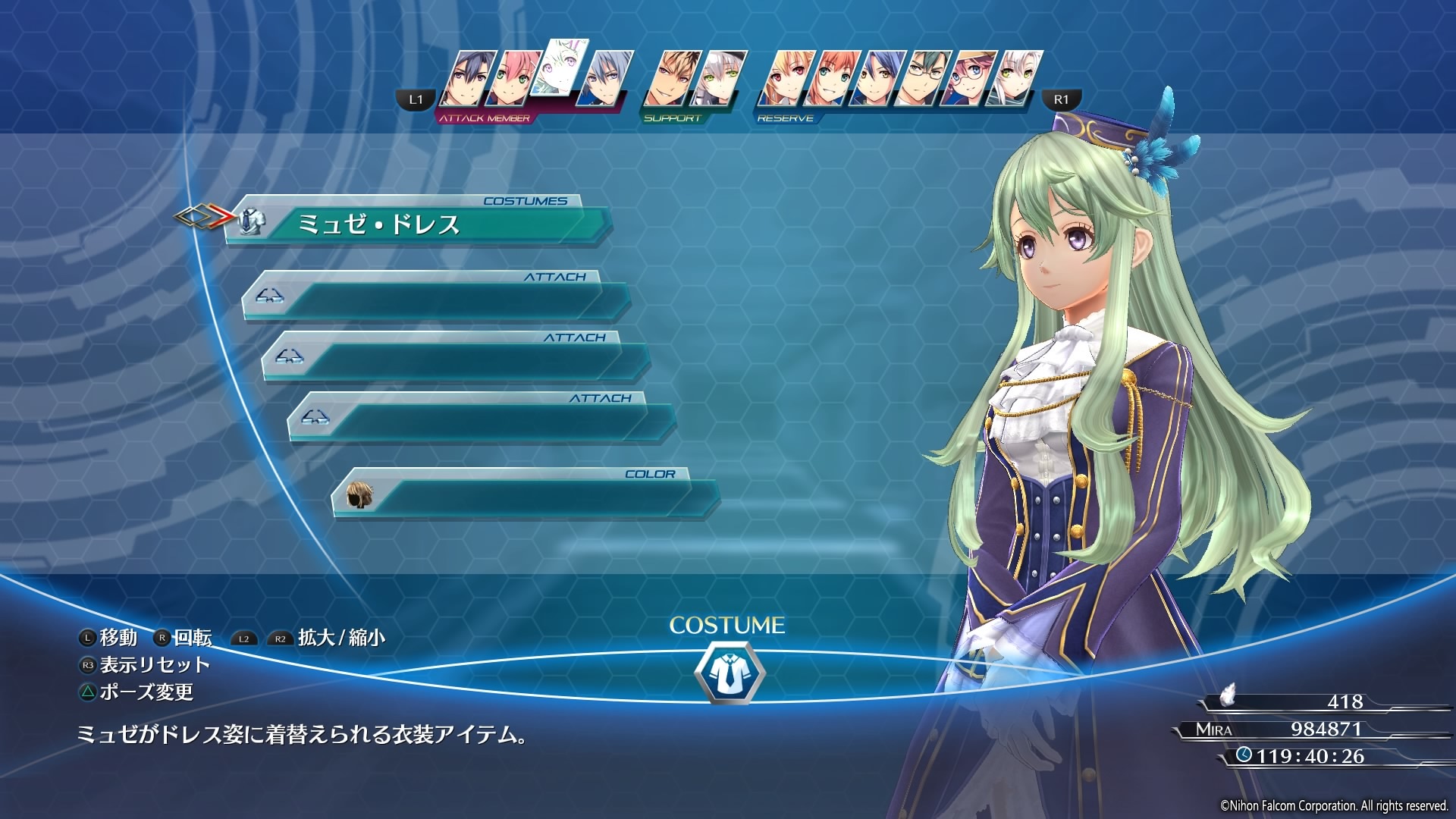The height and width of the screenshot is (819, 1456).
Task: Choose the grinning brown-haired Support portrait
Action: [672, 79]
